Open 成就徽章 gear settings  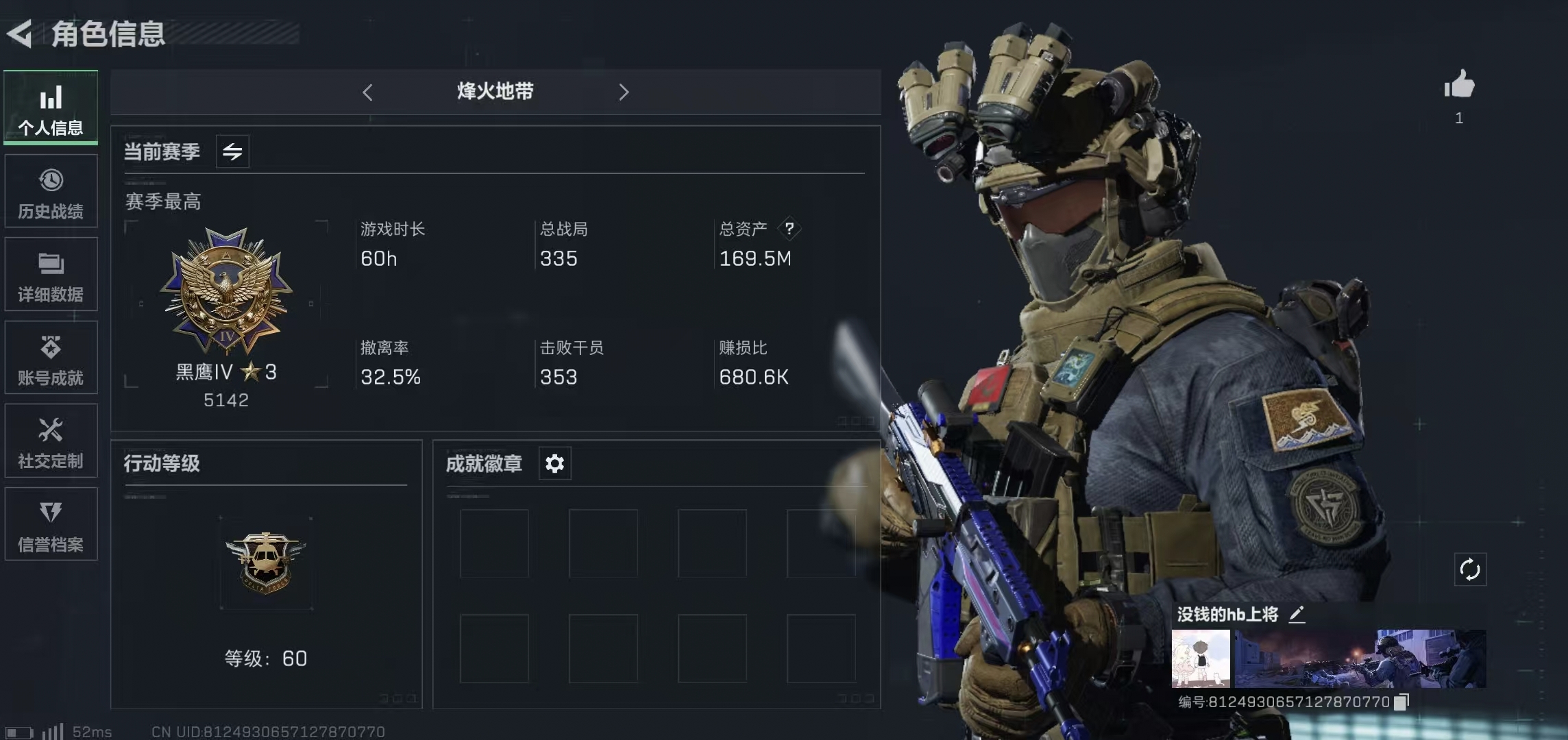(554, 464)
